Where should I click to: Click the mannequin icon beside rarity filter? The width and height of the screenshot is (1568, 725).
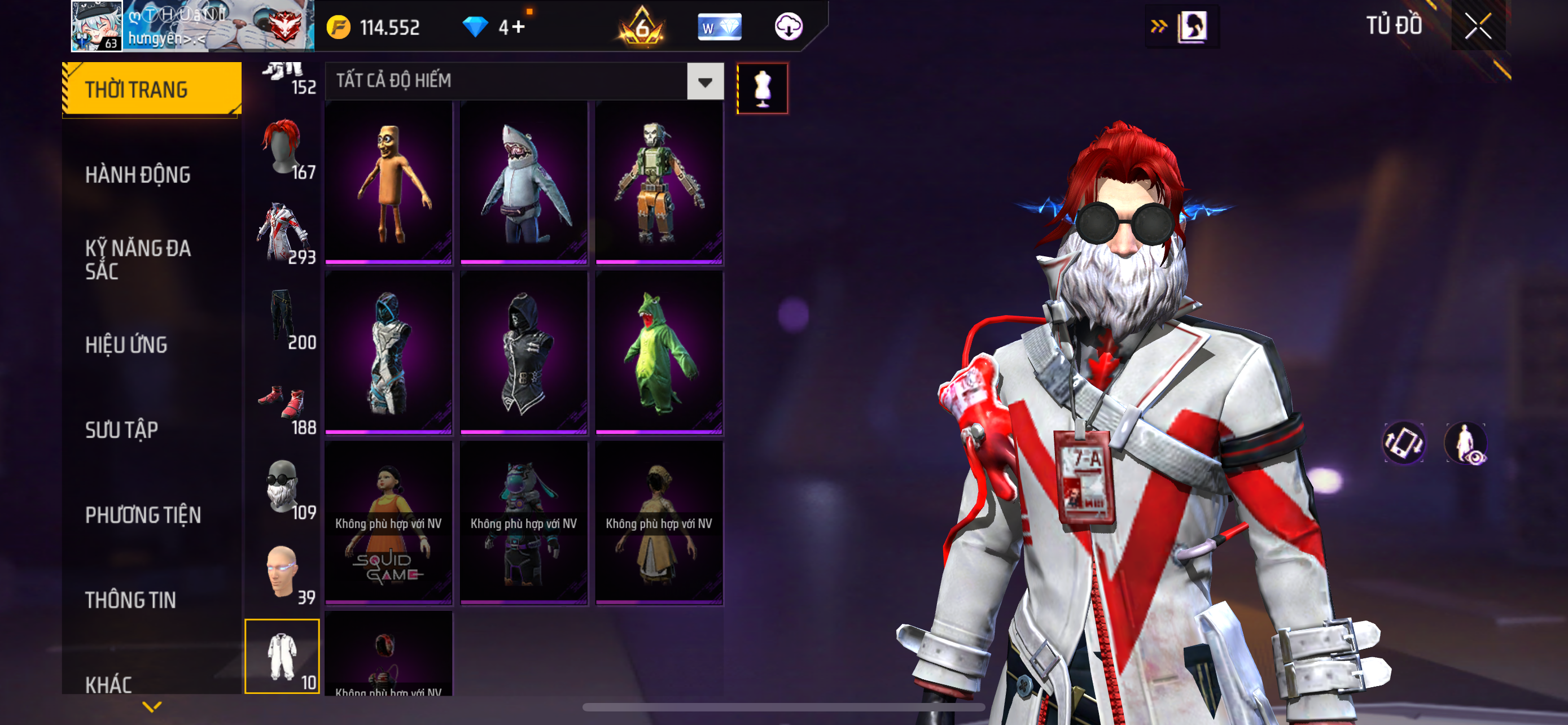[762, 89]
